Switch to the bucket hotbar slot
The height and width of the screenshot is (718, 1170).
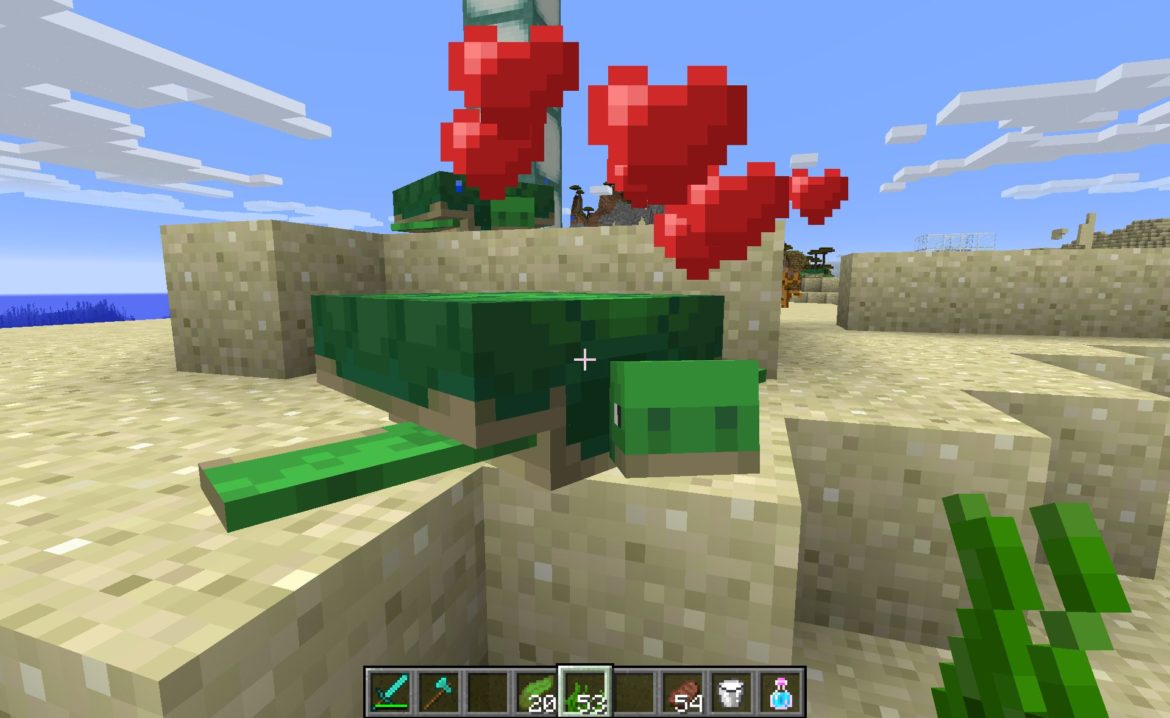point(732,690)
